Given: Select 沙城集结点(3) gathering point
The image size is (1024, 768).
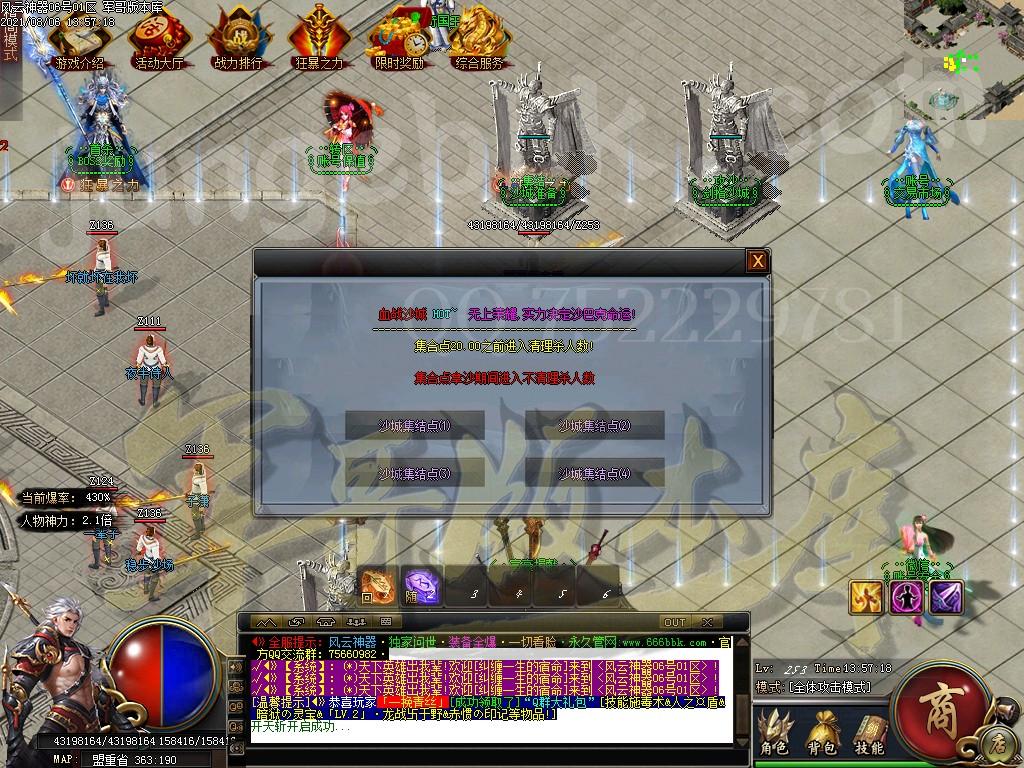Looking at the screenshot, I should 415,473.
